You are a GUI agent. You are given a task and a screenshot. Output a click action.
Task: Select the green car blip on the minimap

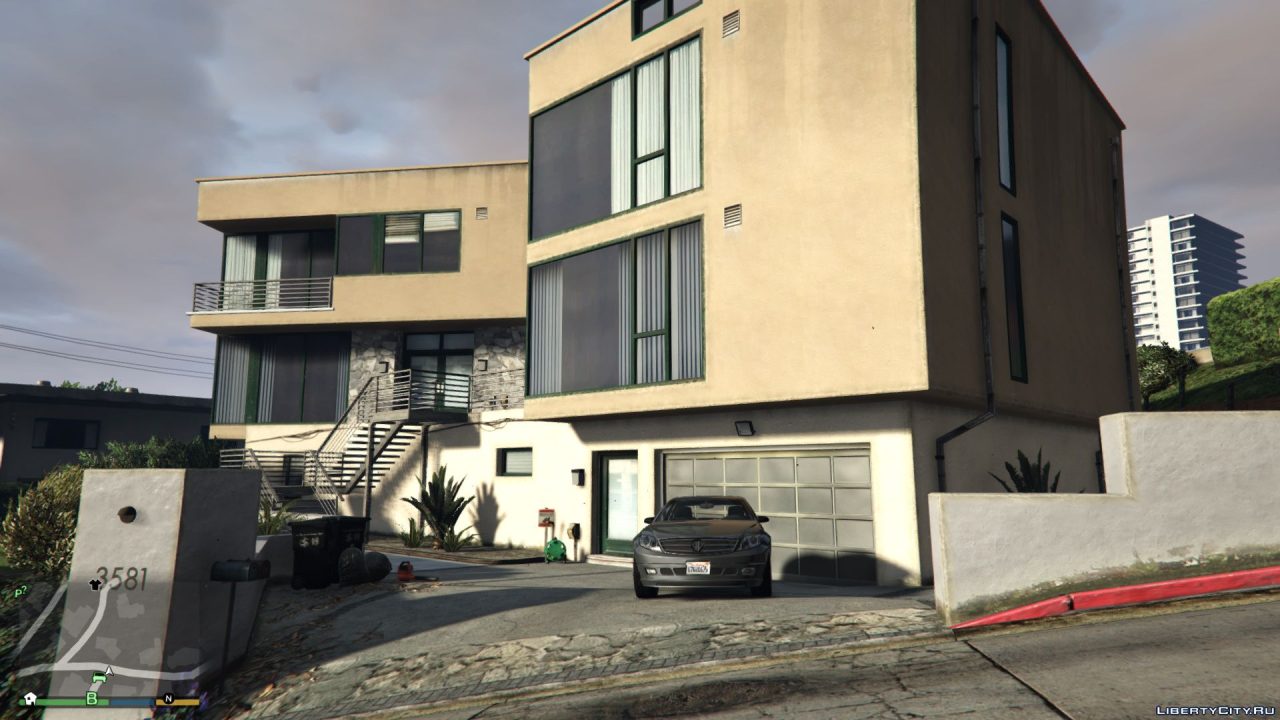(99, 677)
